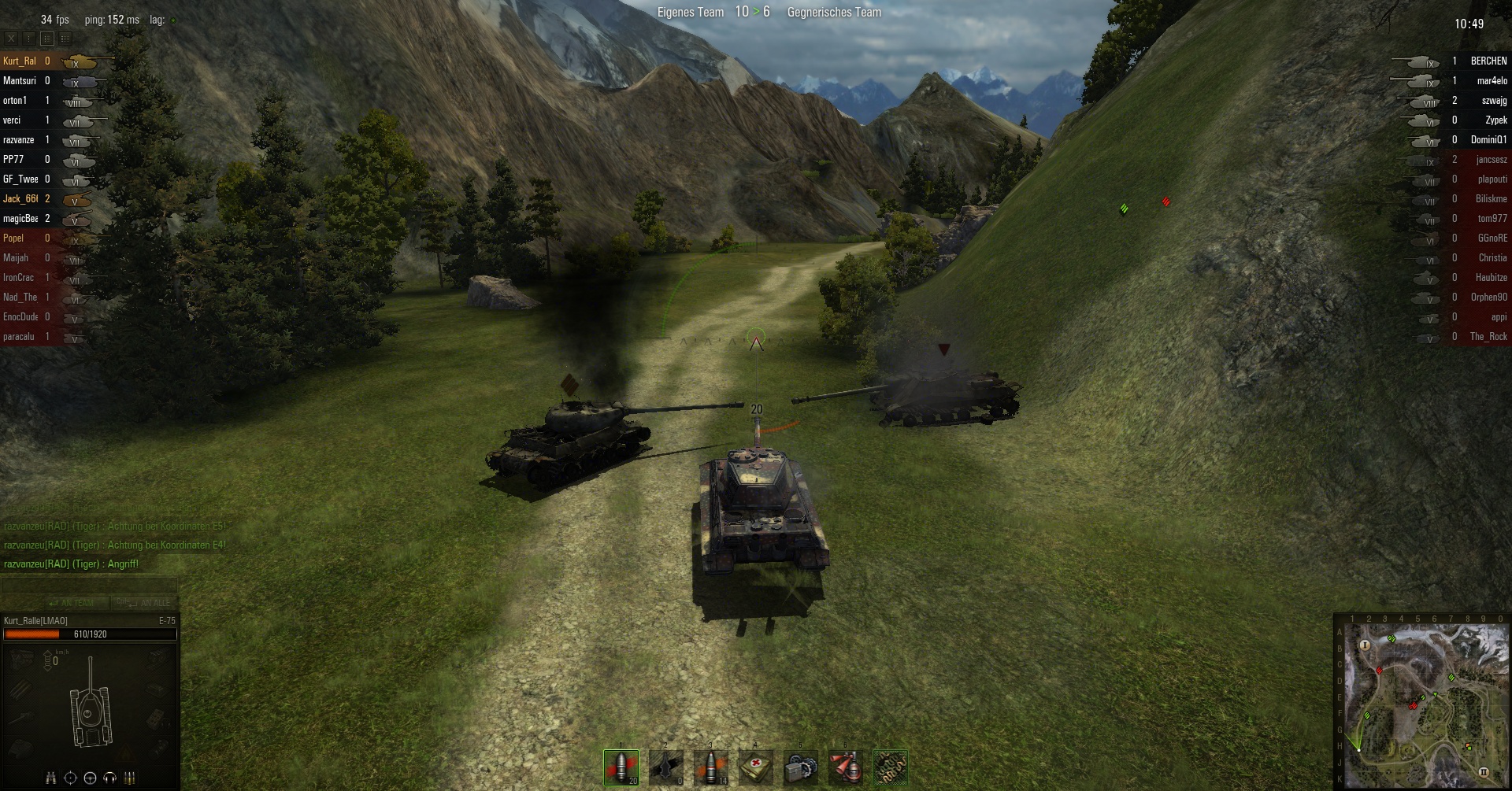
Task: Select the empty shell type in slot 2
Action: [665, 767]
